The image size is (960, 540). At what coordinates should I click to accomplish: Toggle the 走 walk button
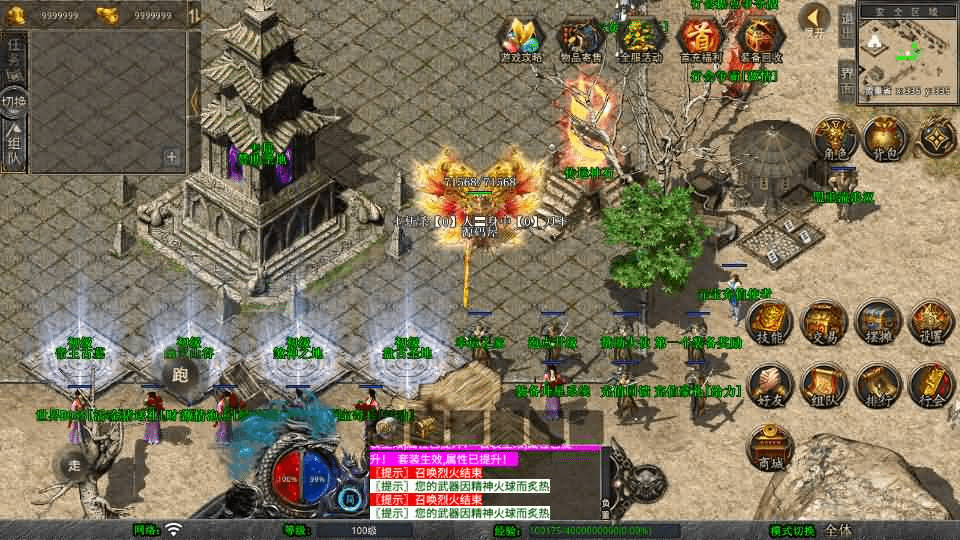click(75, 464)
